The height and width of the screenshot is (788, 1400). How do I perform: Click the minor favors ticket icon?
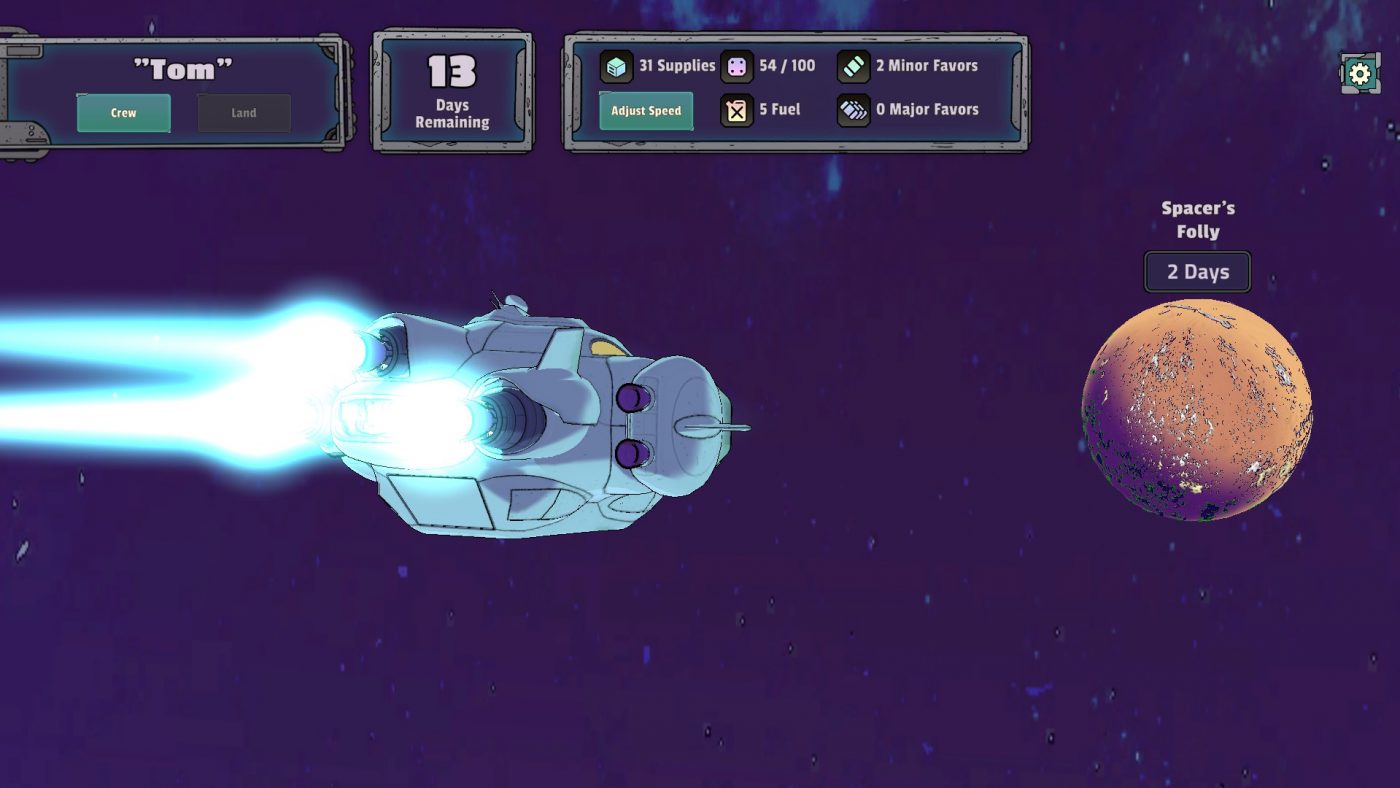(x=855, y=64)
